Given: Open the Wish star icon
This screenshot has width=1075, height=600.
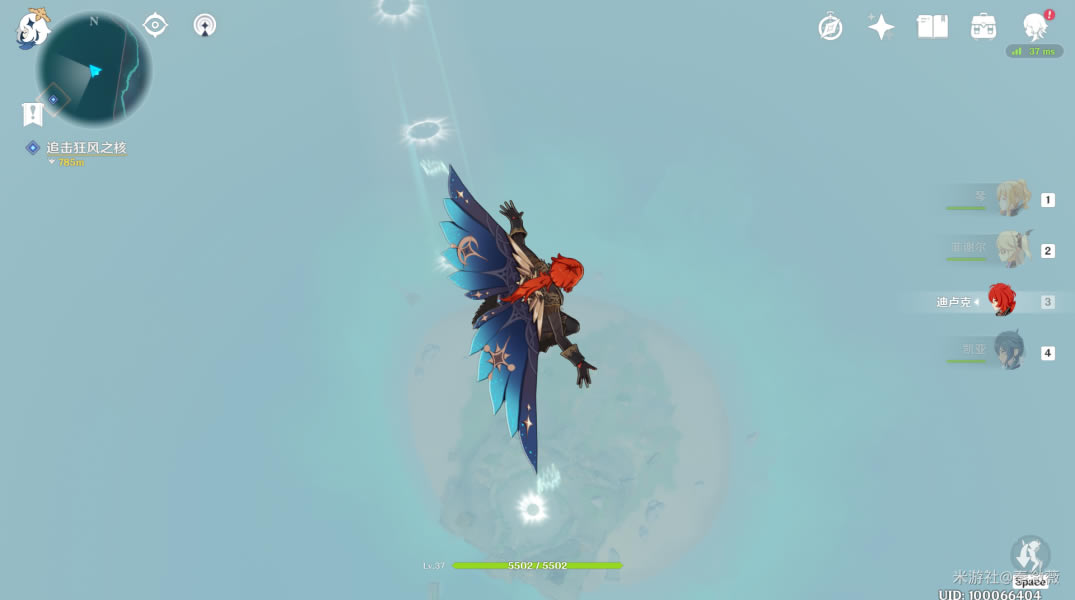Looking at the screenshot, I should (881, 27).
